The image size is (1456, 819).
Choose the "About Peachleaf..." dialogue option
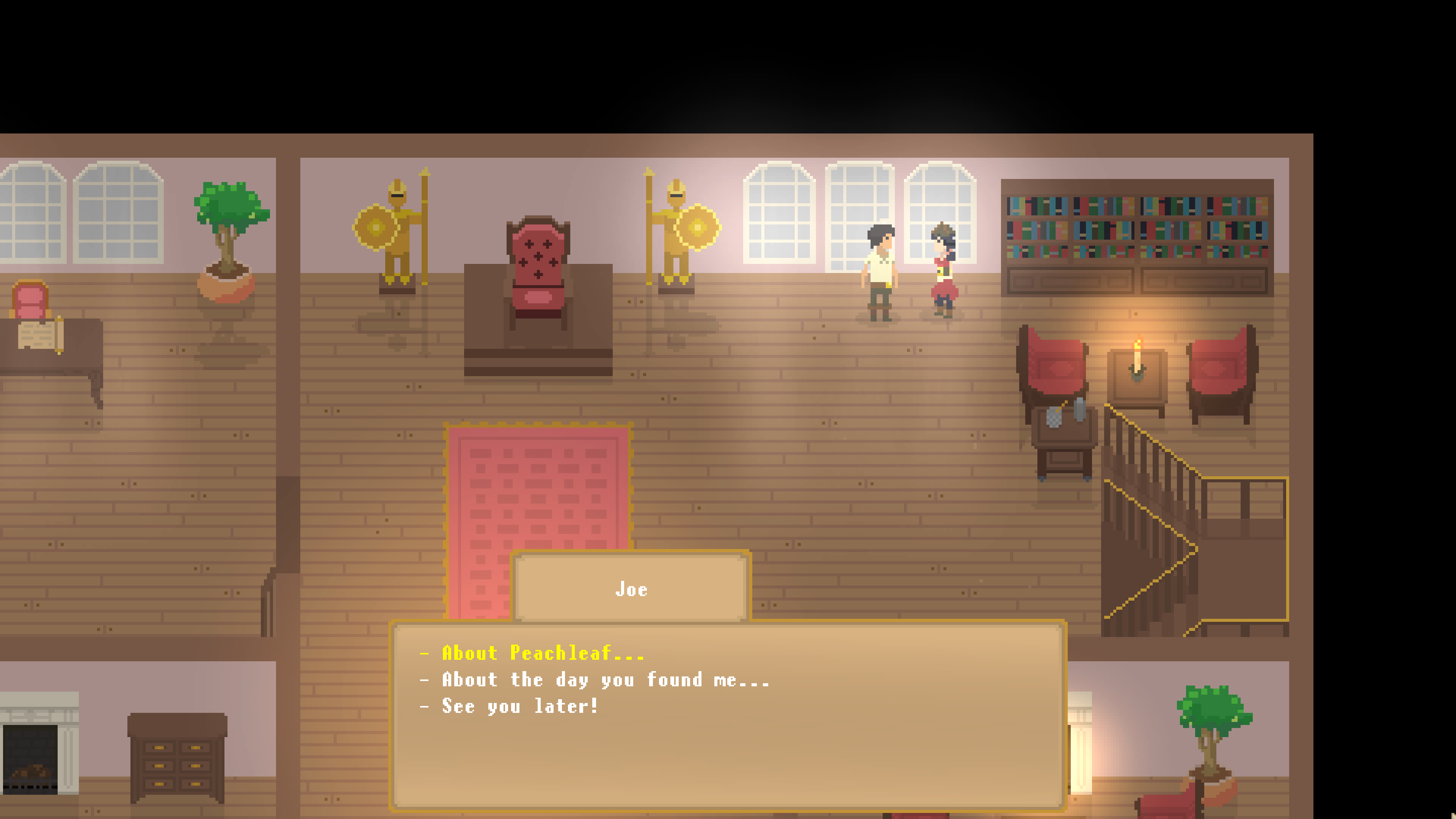pos(543,653)
